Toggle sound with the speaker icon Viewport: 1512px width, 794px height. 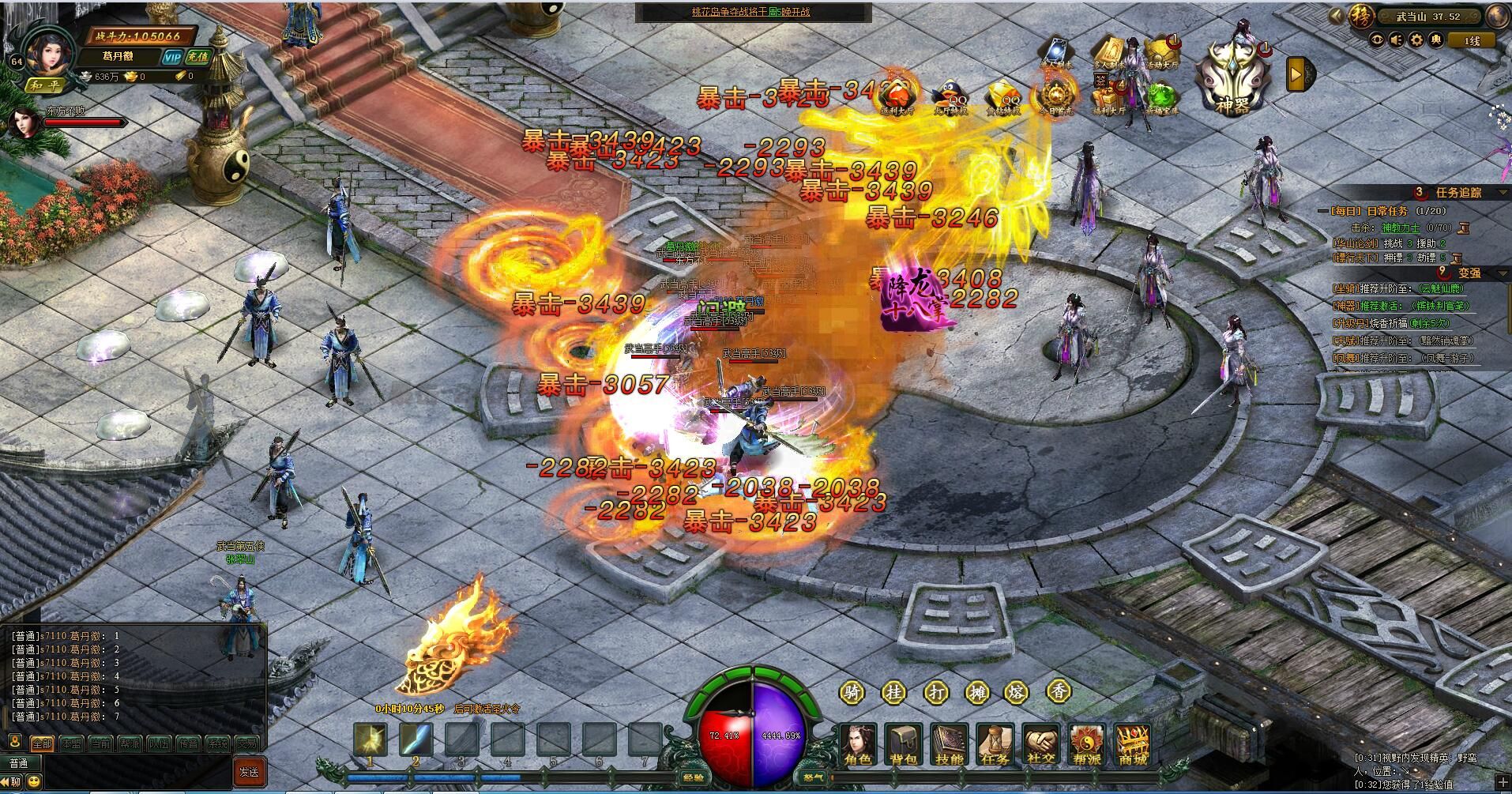[x=1397, y=40]
